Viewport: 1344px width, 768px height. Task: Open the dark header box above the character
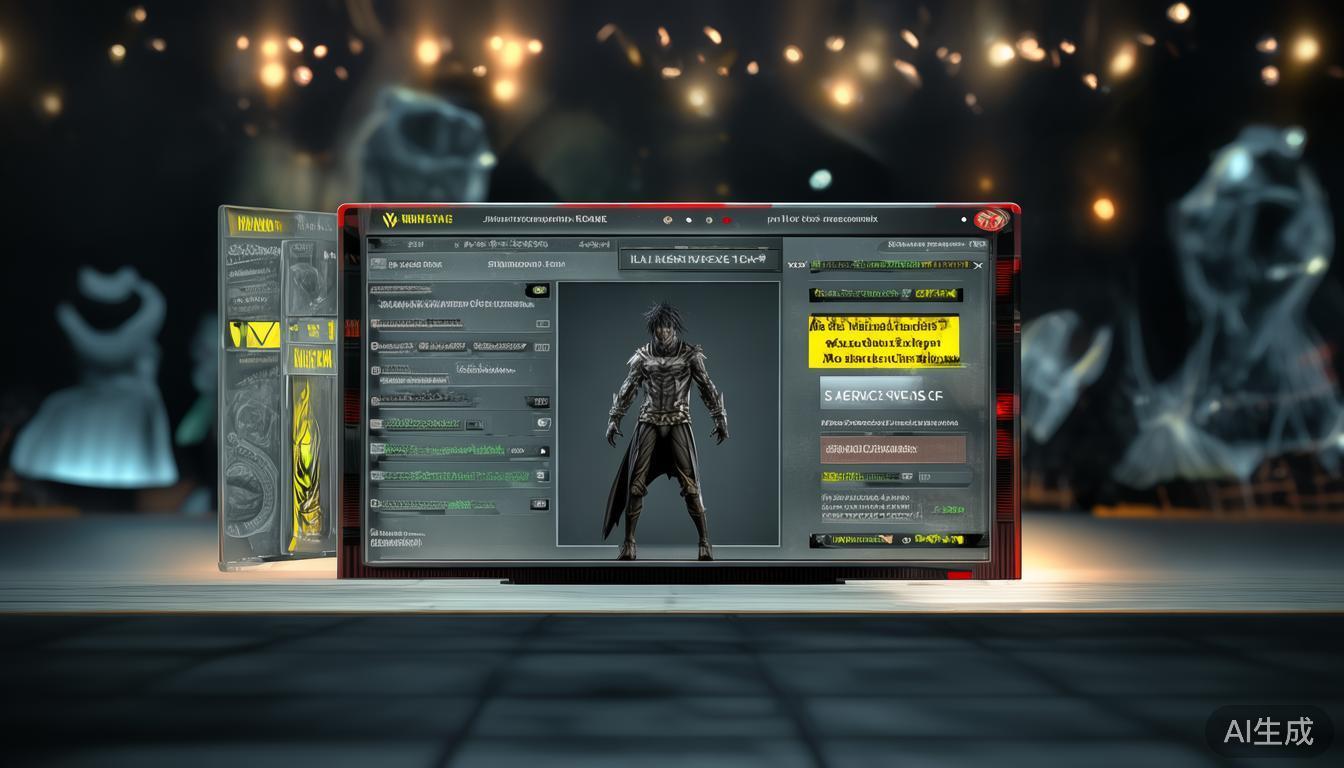pos(698,259)
